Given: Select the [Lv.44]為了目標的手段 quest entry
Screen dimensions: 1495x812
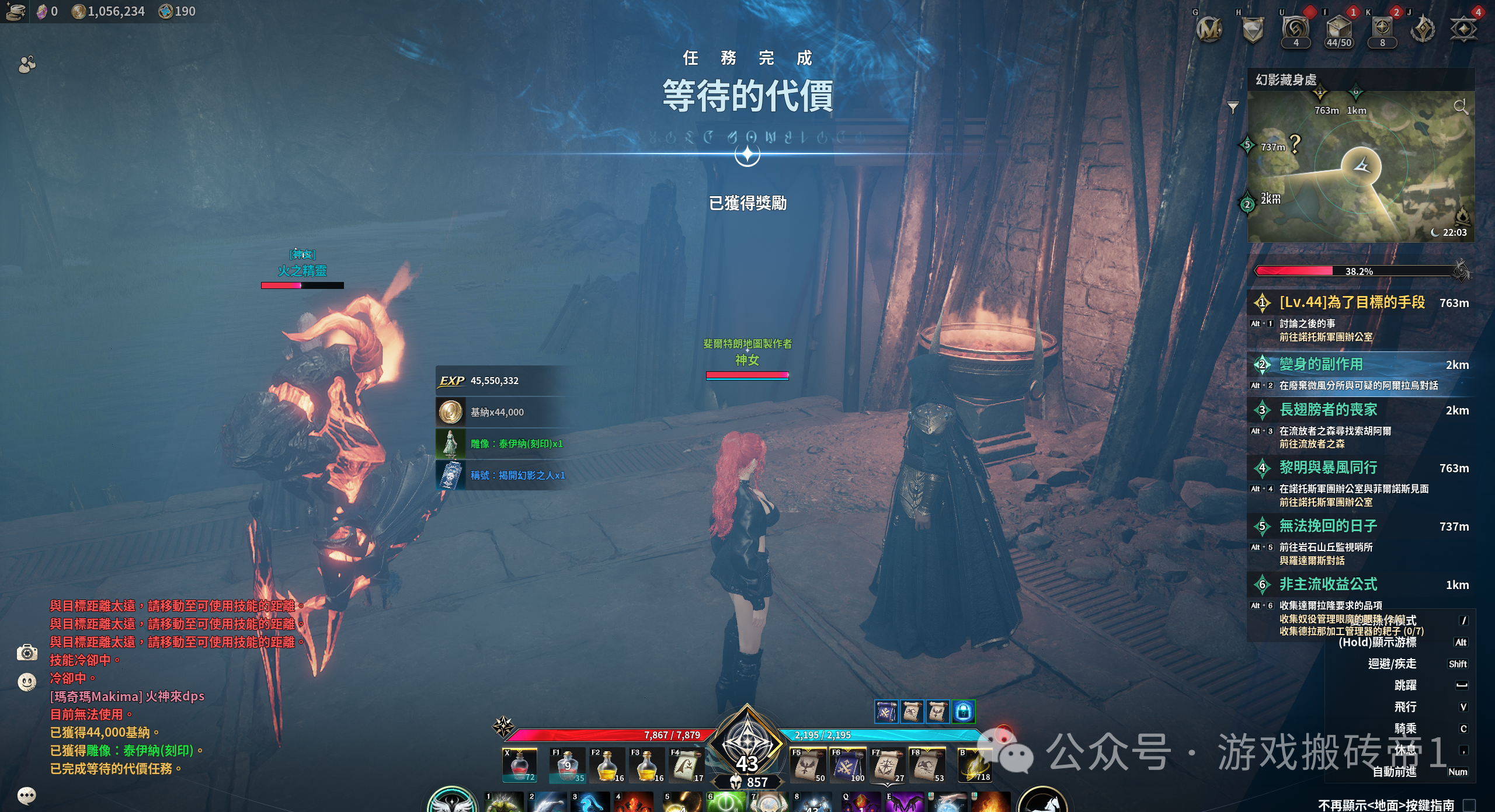Looking at the screenshot, I should click(1352, 302).
